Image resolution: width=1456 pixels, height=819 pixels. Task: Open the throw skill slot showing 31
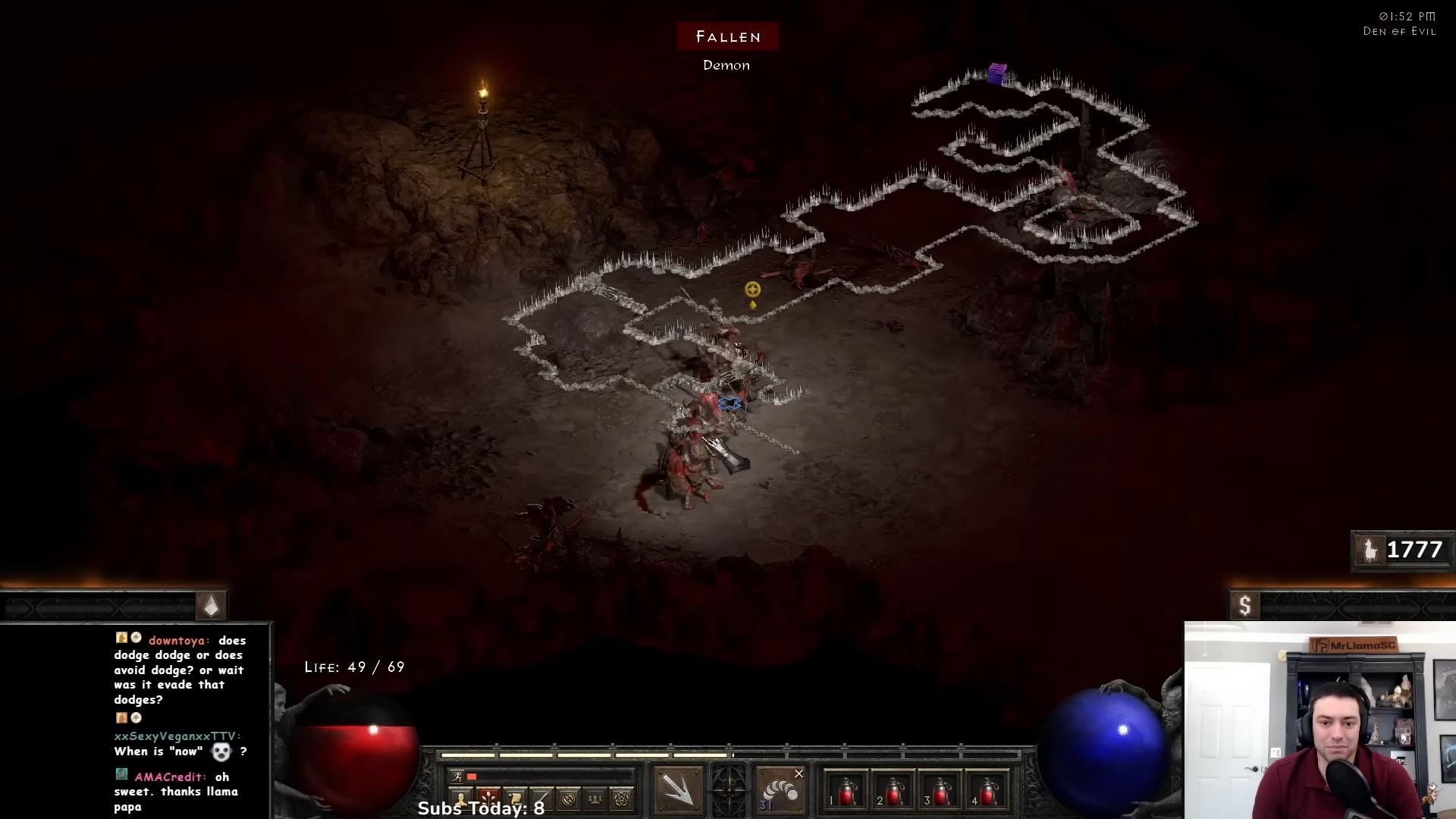(780, 790)
